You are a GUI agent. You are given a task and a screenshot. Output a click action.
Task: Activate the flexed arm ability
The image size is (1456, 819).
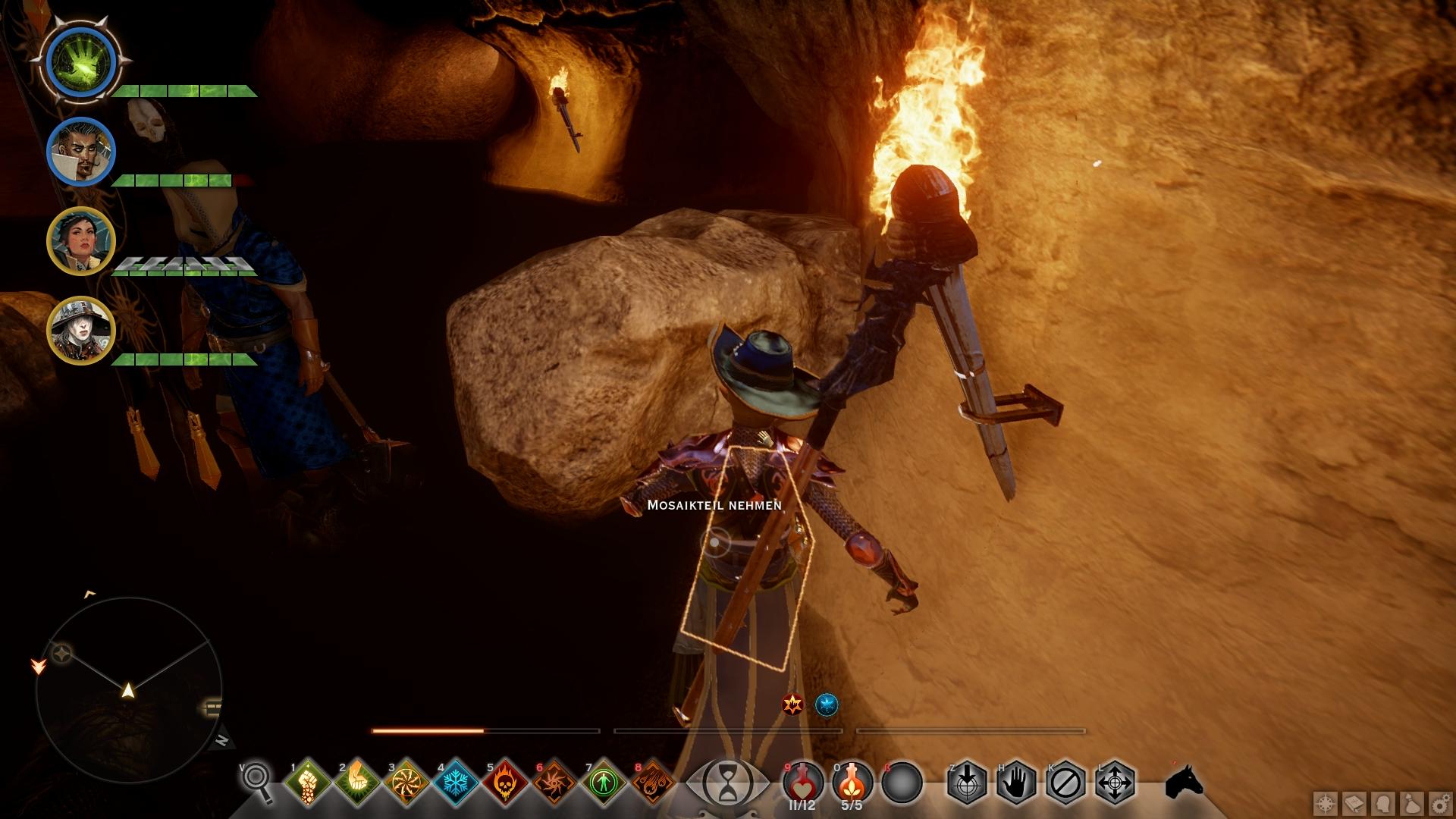(x=357, y=781)
